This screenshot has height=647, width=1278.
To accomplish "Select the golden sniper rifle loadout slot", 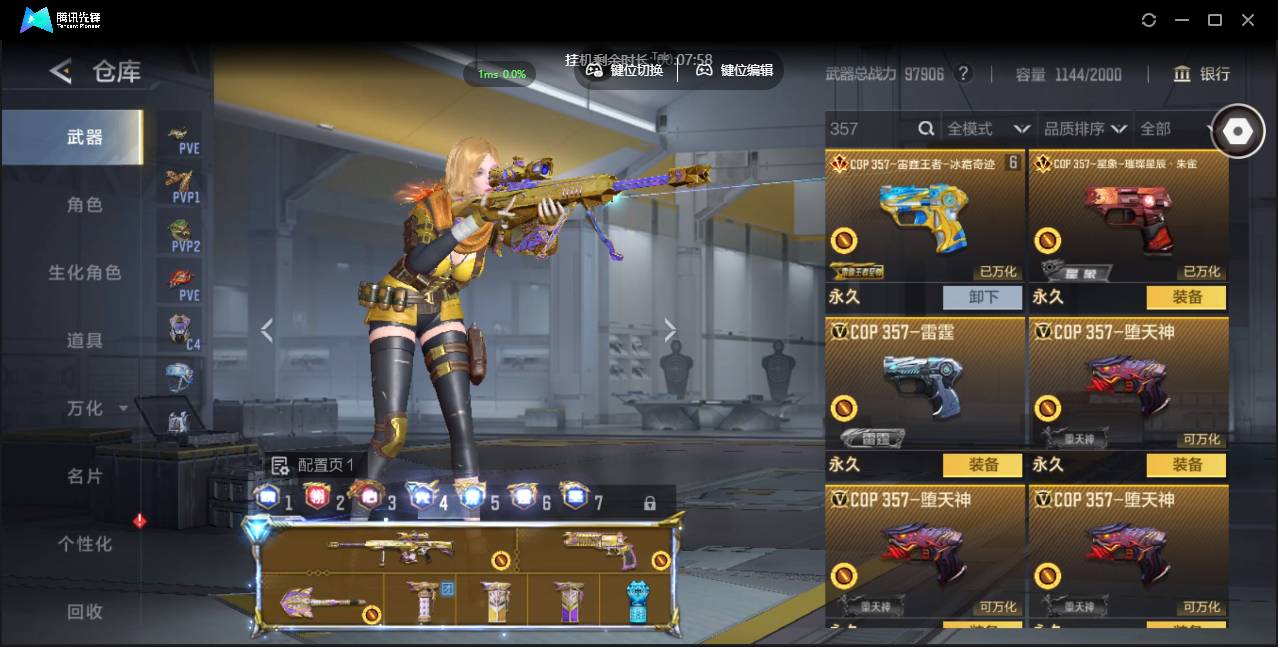I will coord(390,548).
